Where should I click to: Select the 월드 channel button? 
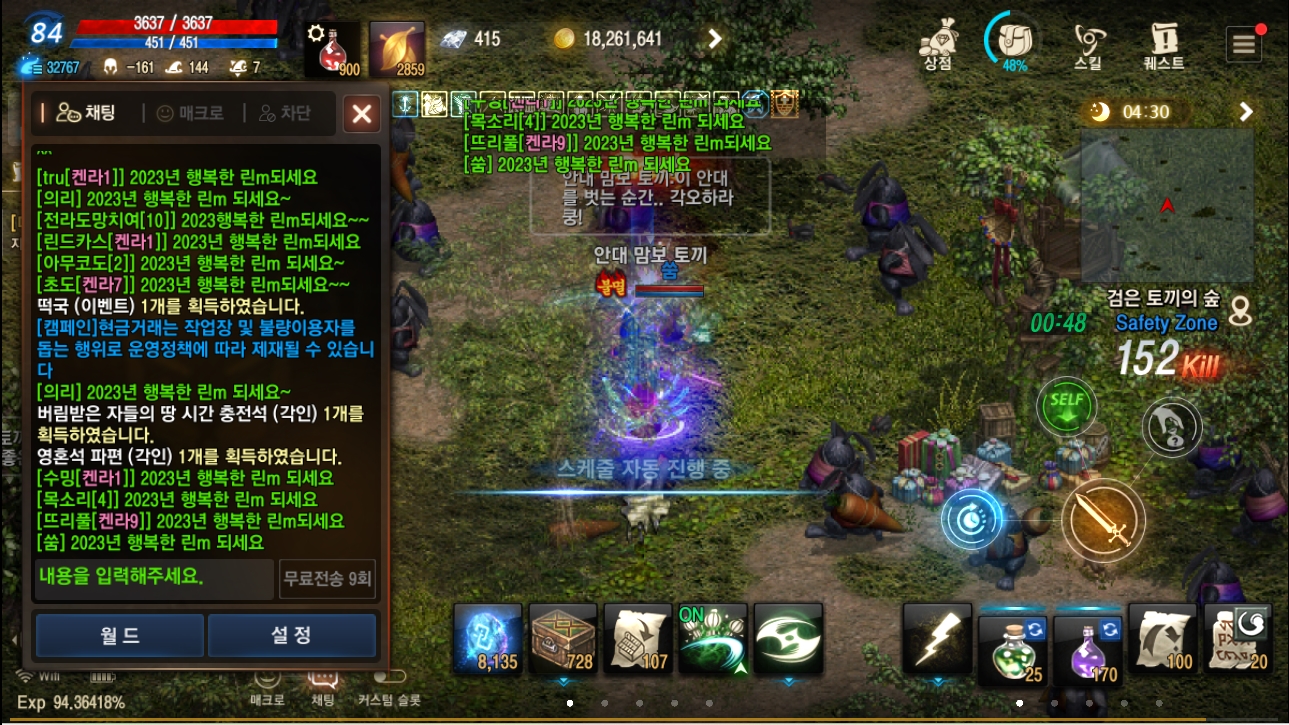point(120,636)
